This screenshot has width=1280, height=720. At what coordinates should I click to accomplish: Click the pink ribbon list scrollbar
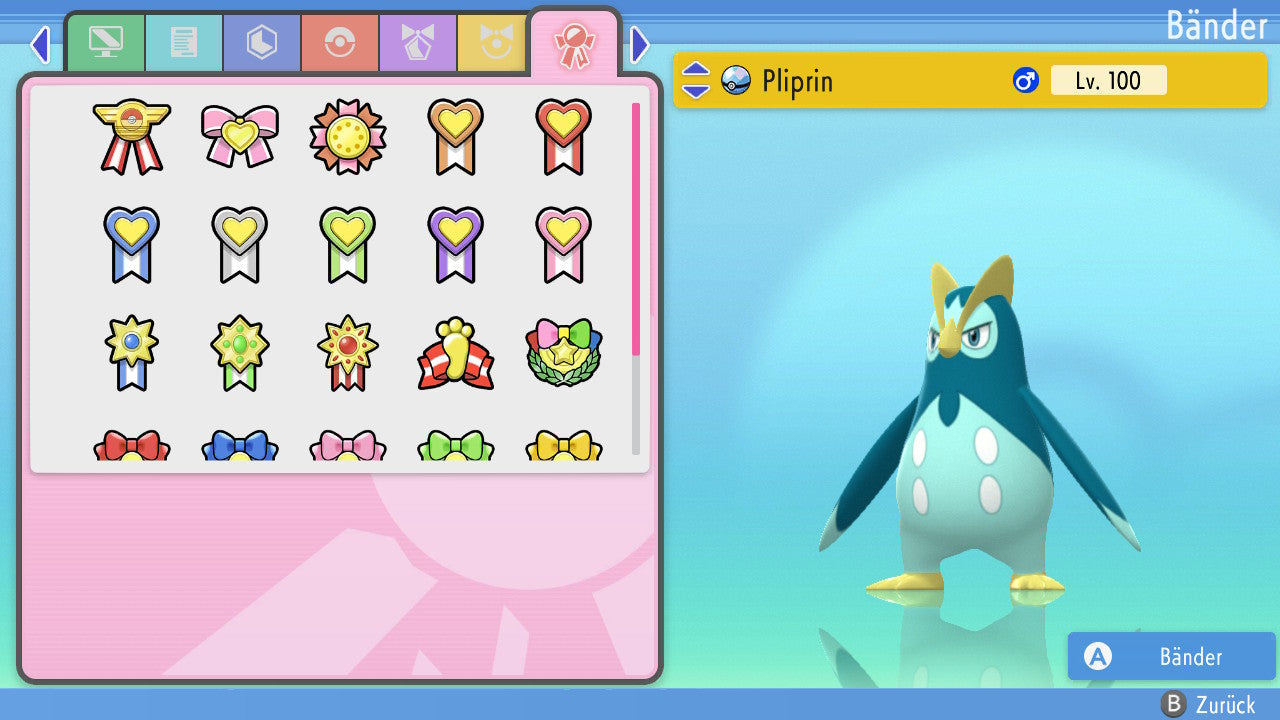pyautogui.click(x=636, y=228)
